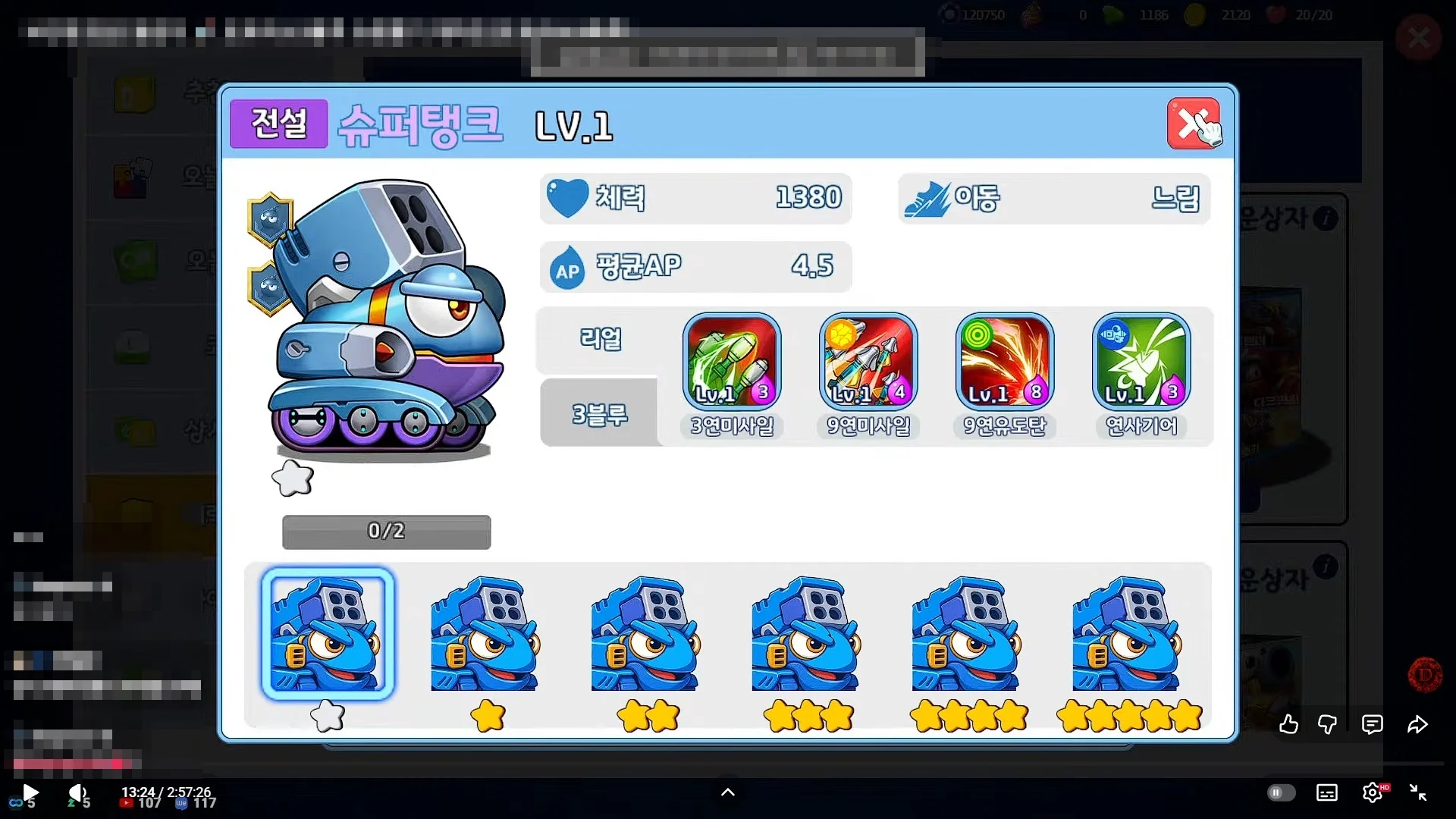This screenshot has width=1456, height=819.
Task: Like the video with thumbs-up button
Action: click(x=1288, y=725)
